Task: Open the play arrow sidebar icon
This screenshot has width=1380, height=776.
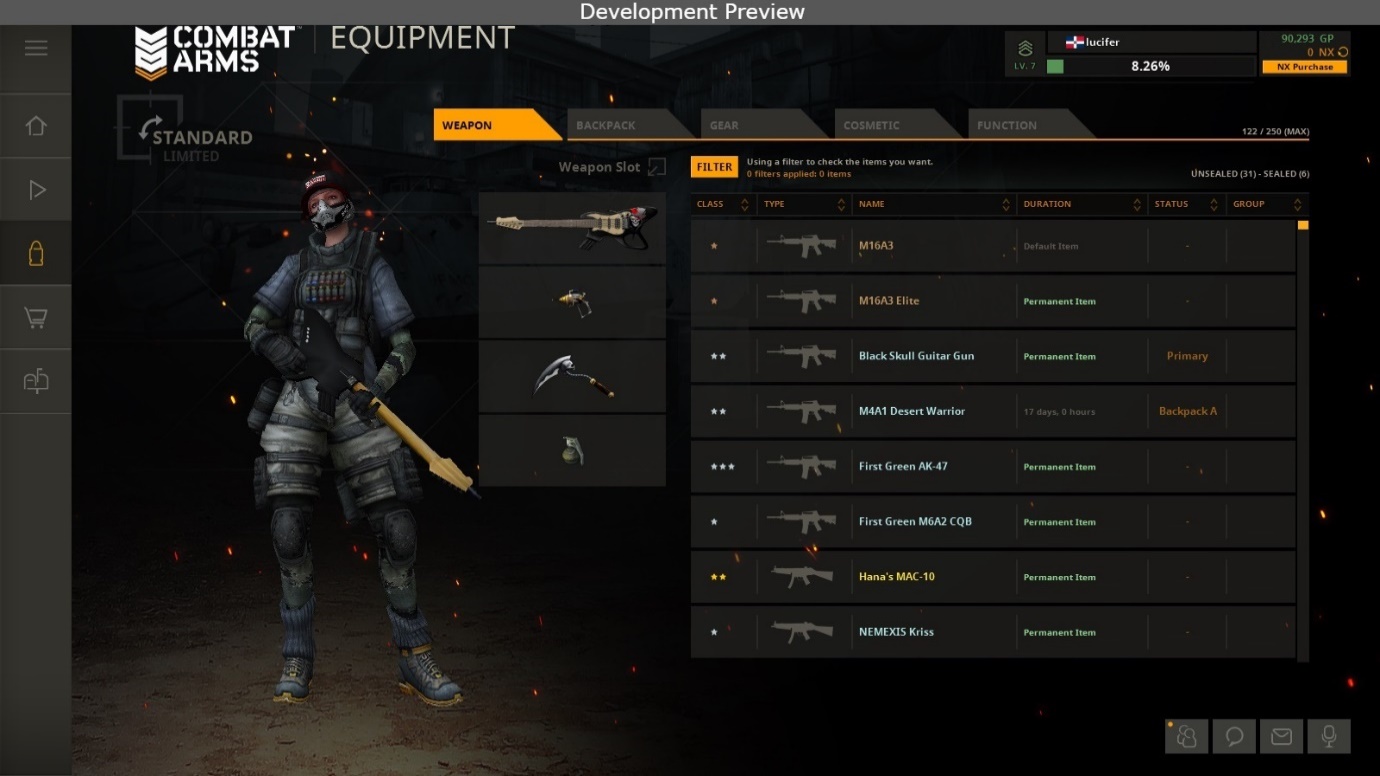Action: [36, 190]
